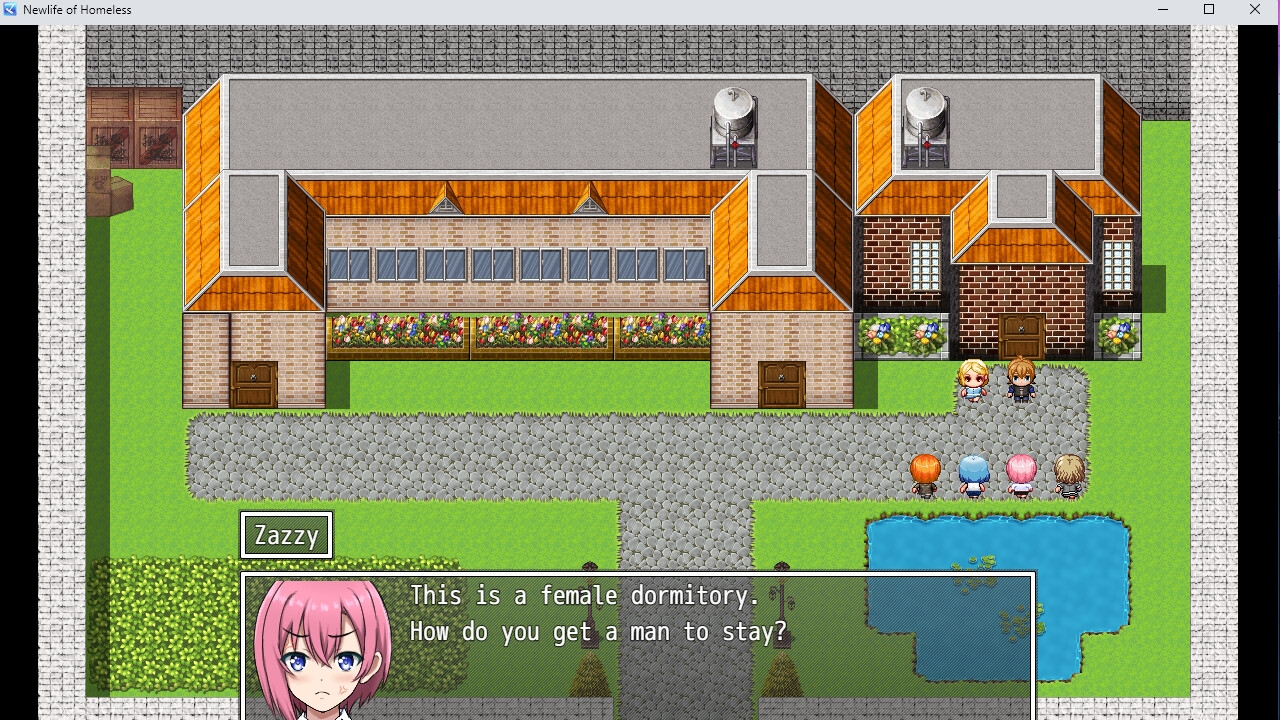Close the Newlife of Homeless window

(1255, 10)
